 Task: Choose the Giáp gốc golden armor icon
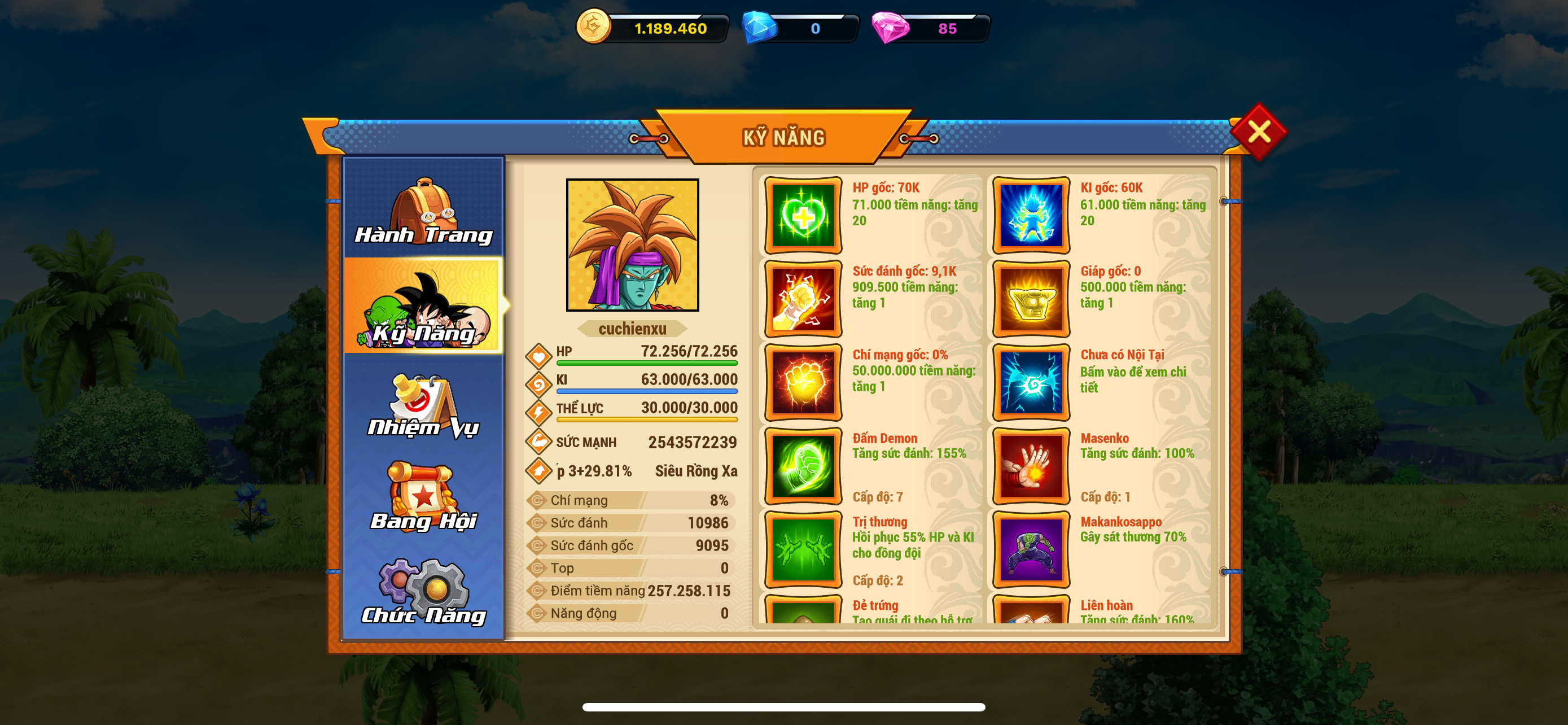[x=1031, y=299]
